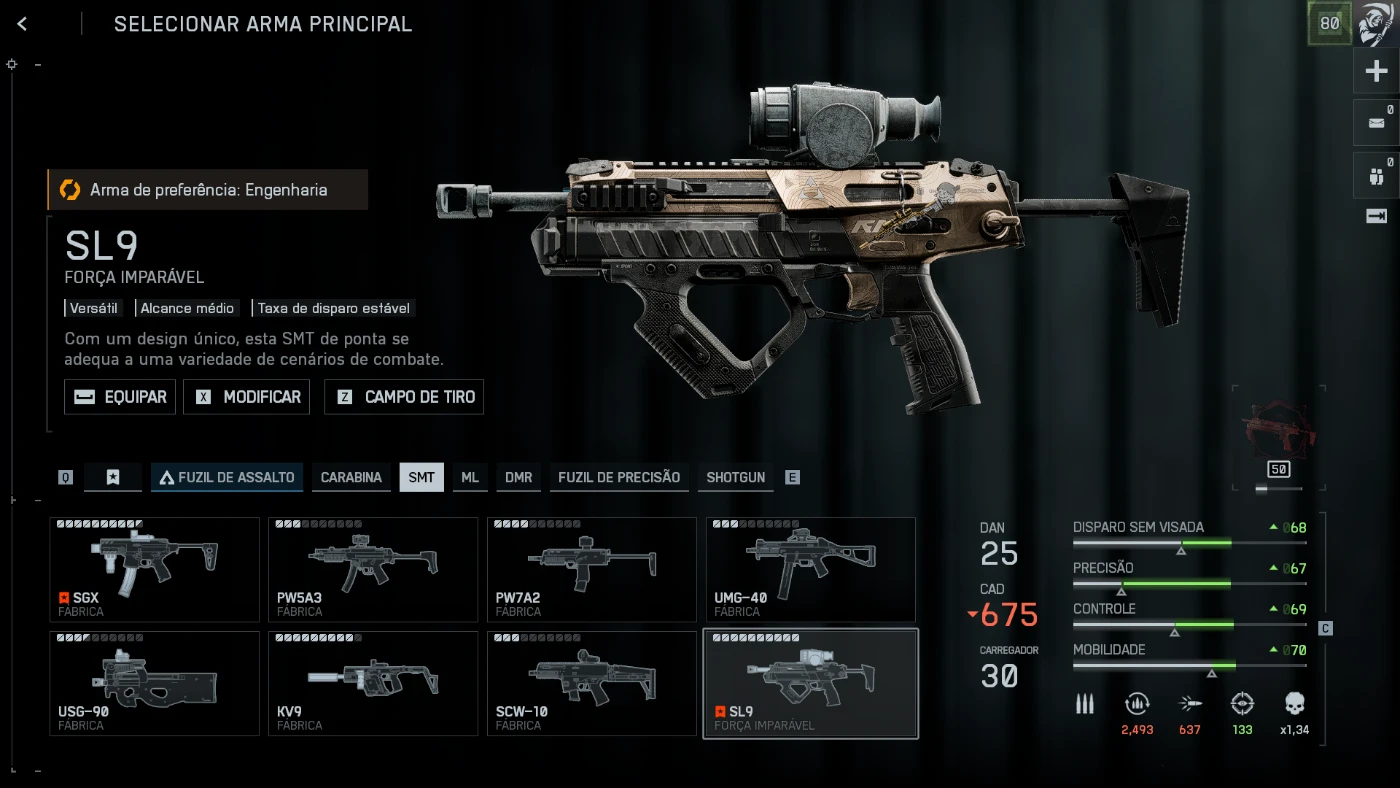The width and height of the screenshot is (1400, 788).
Task: Open the ML weapon category
Action: (x=470, y=477)
